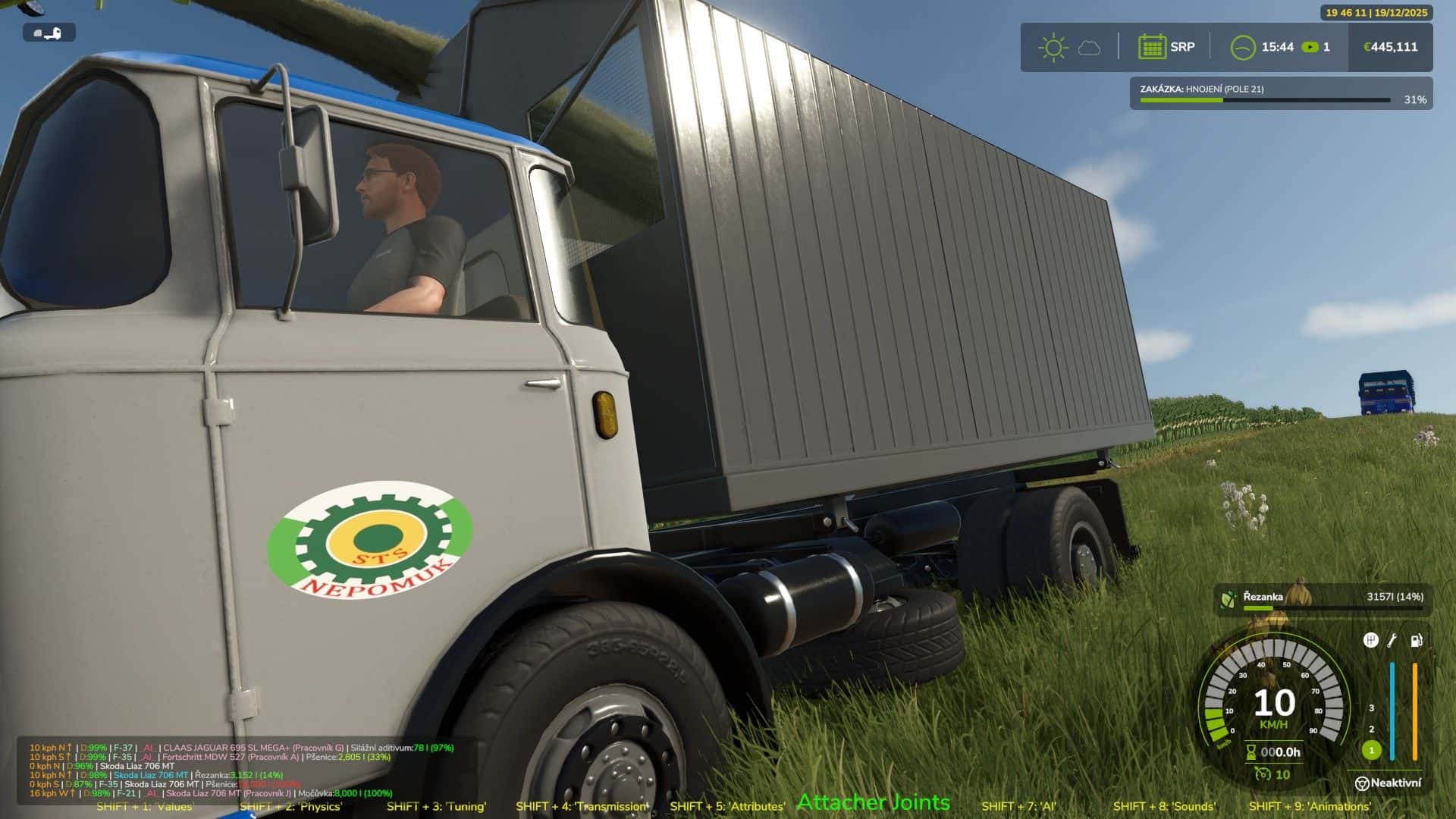The image size is (1456, 819).
Task: Toggle the Neaktivní steering wheel status
Action: (x=1388, y=783)
